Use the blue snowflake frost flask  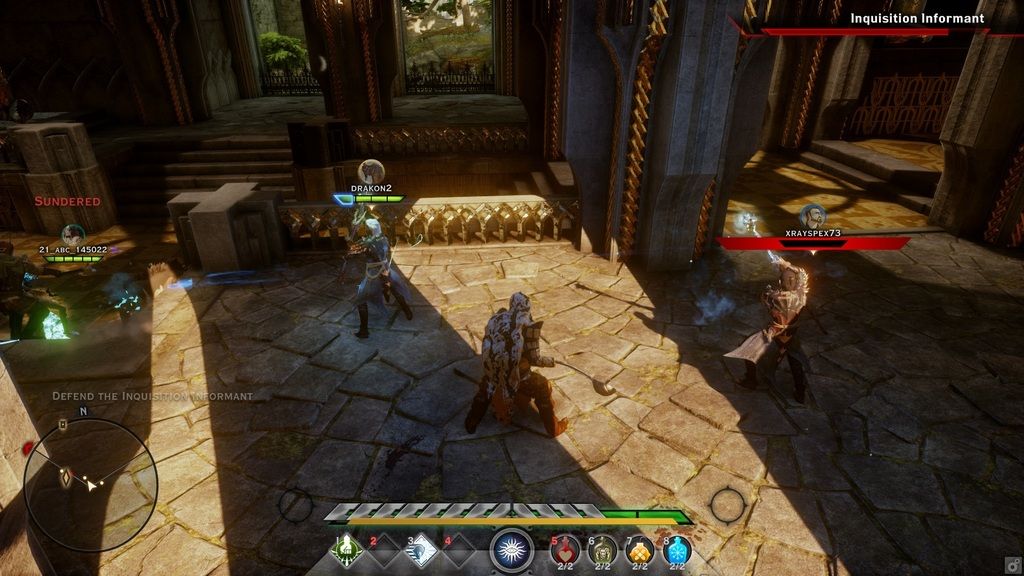point(677,549)
